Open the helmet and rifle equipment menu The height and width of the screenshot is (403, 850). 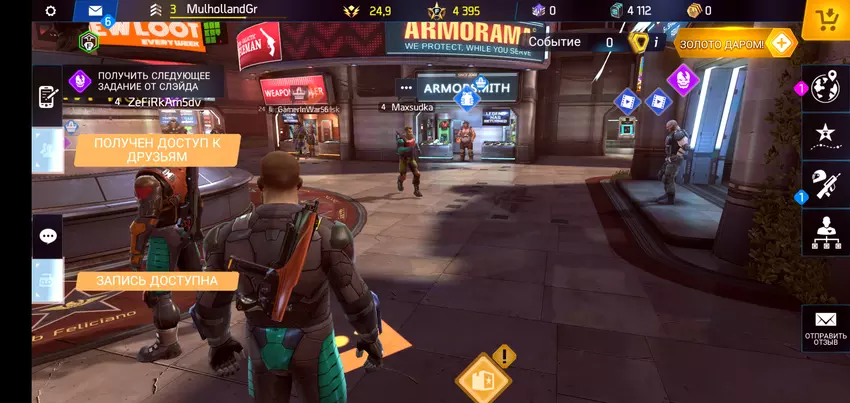[825, 184]
